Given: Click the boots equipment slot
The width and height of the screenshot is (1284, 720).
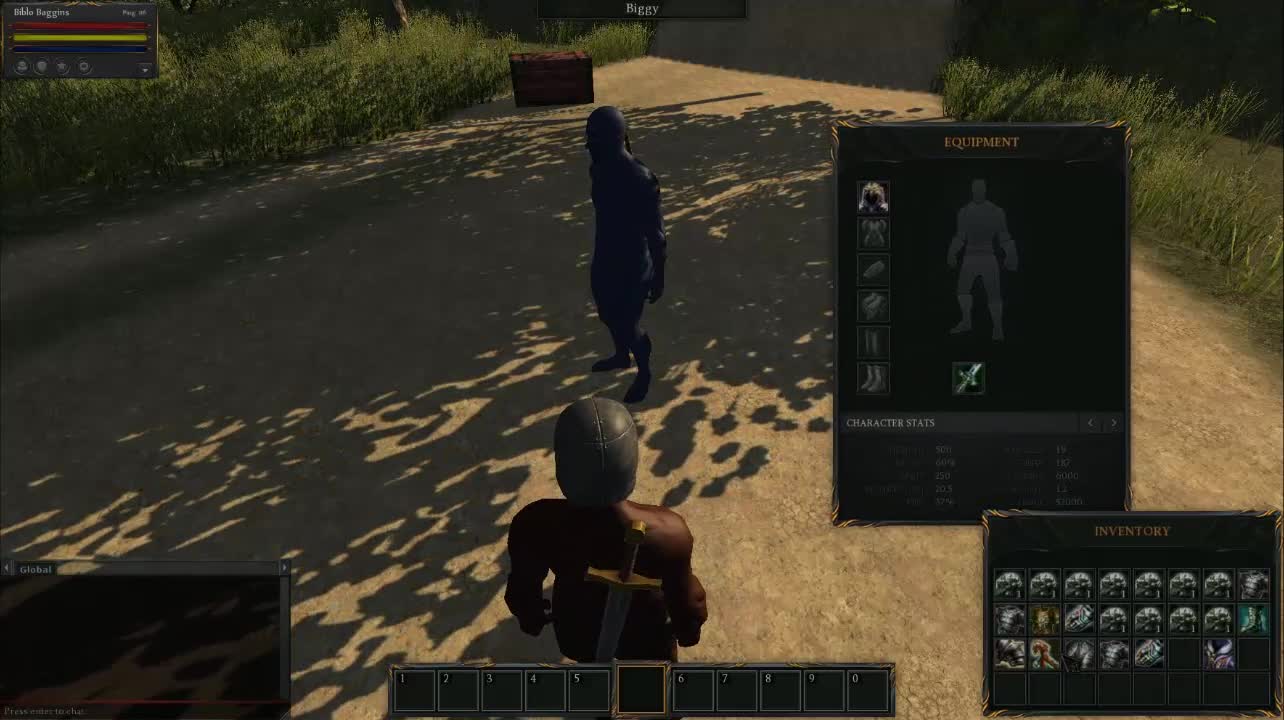Looking at the screenshot, I should pyautogui.click(x=872, y=377).
